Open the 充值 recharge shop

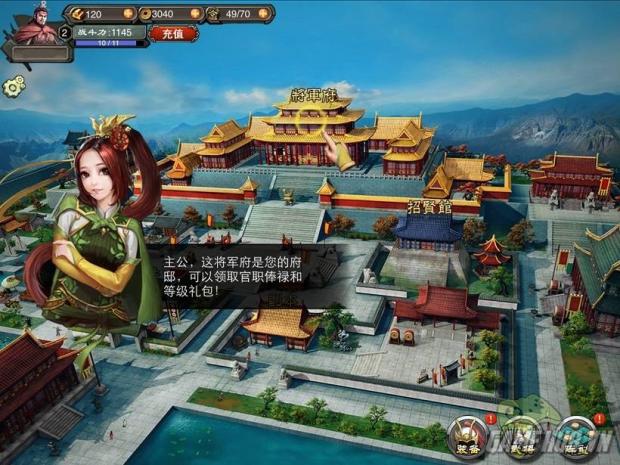pyautogui.click(x=173, y=33)
